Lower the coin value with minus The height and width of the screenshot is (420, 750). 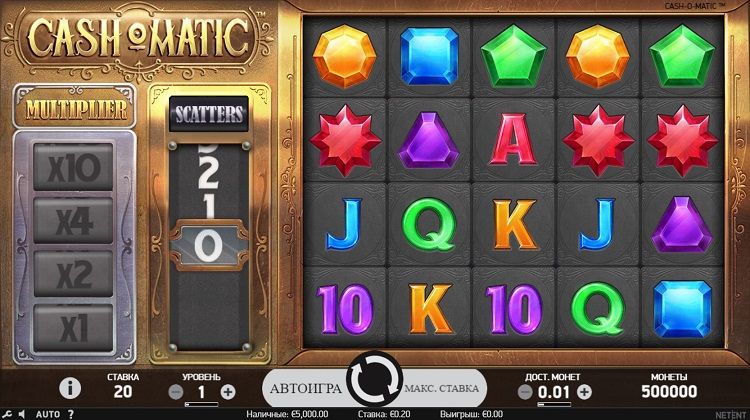(527, 392)
